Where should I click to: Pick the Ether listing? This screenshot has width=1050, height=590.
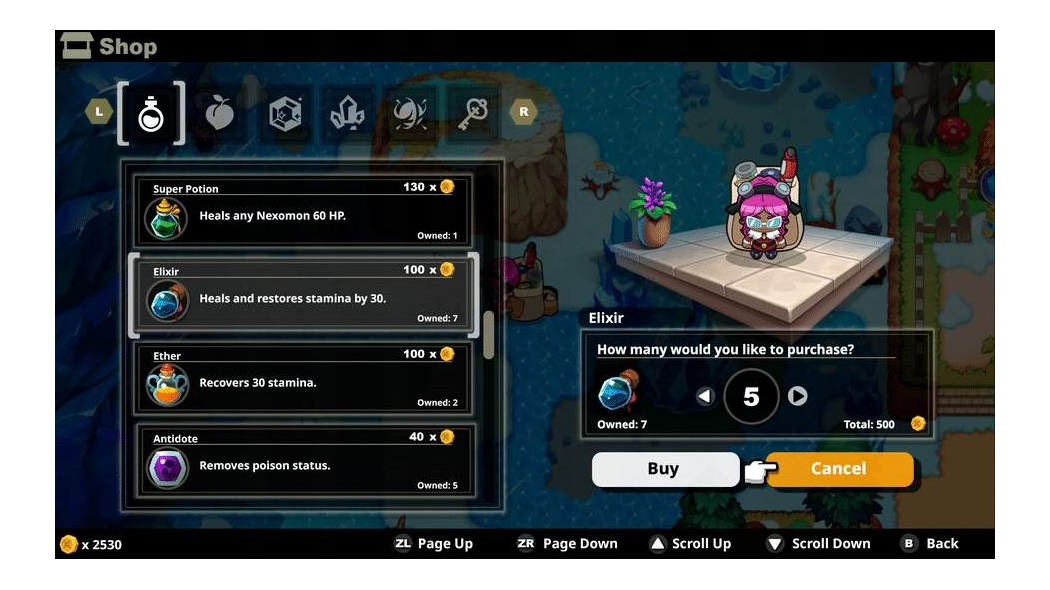tap(304, 378)
